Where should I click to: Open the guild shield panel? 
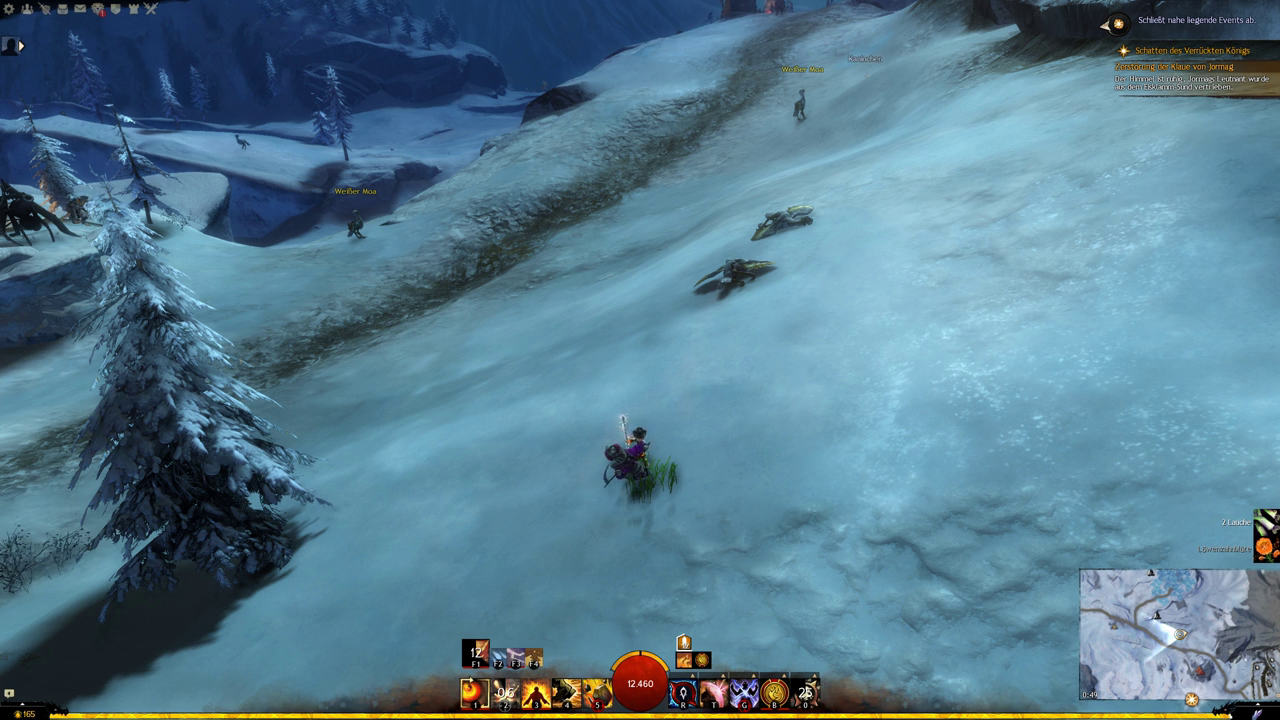116,9
